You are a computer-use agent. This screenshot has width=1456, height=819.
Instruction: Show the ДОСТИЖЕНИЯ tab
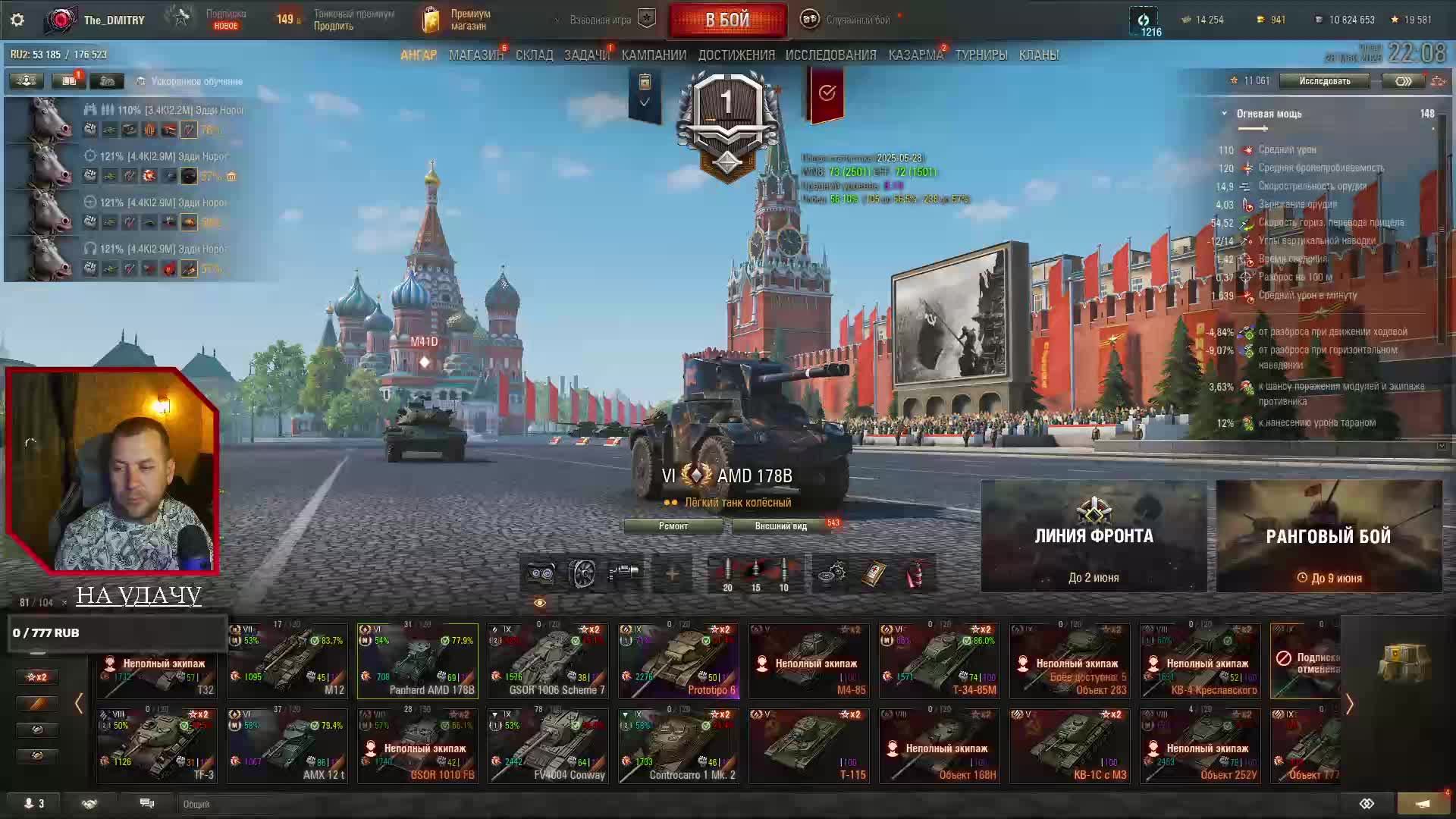click(736, 55)
